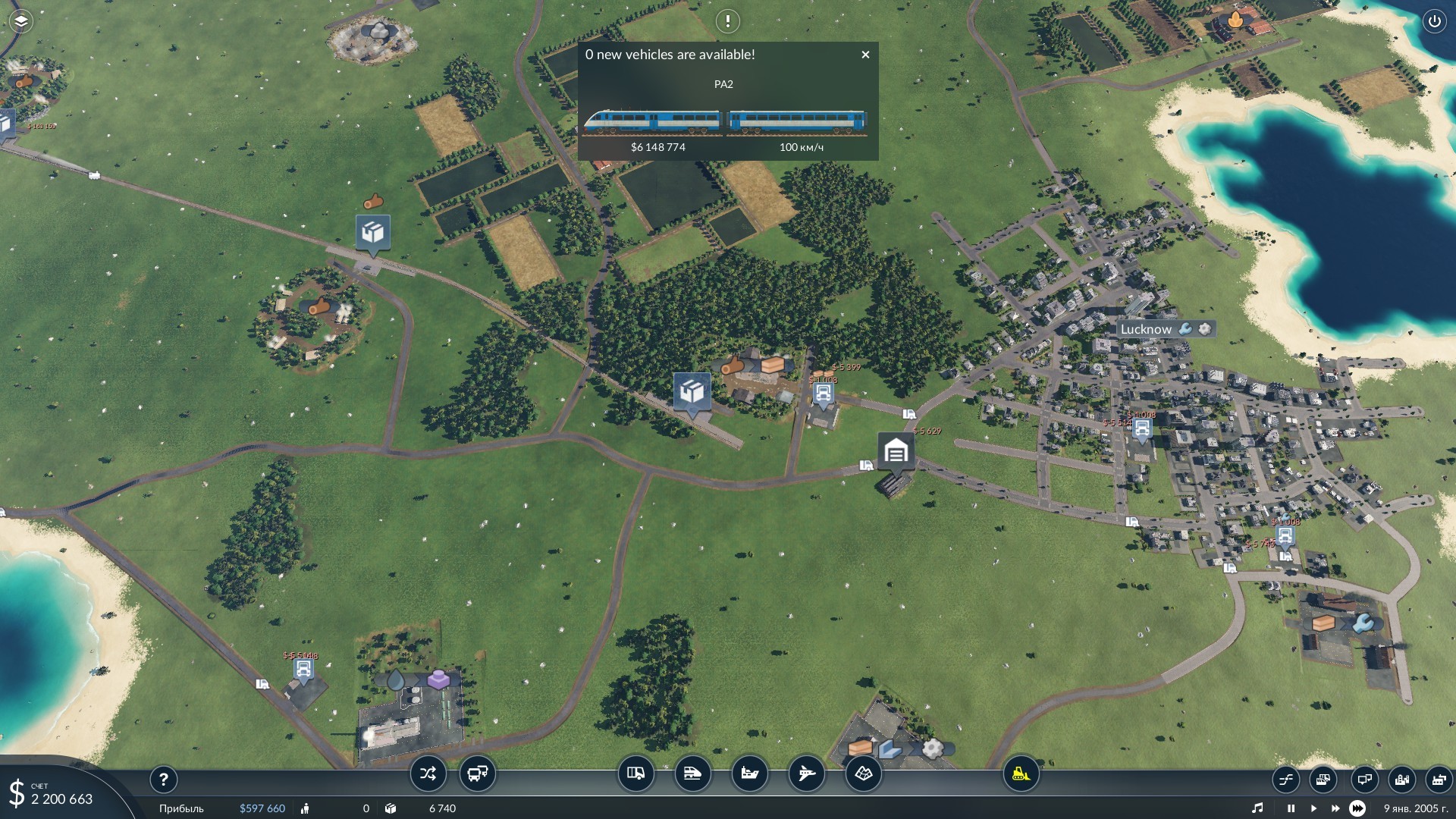Open the rail construction train menu
Viewport: 1456px width, 819px height.
[692, 774]
